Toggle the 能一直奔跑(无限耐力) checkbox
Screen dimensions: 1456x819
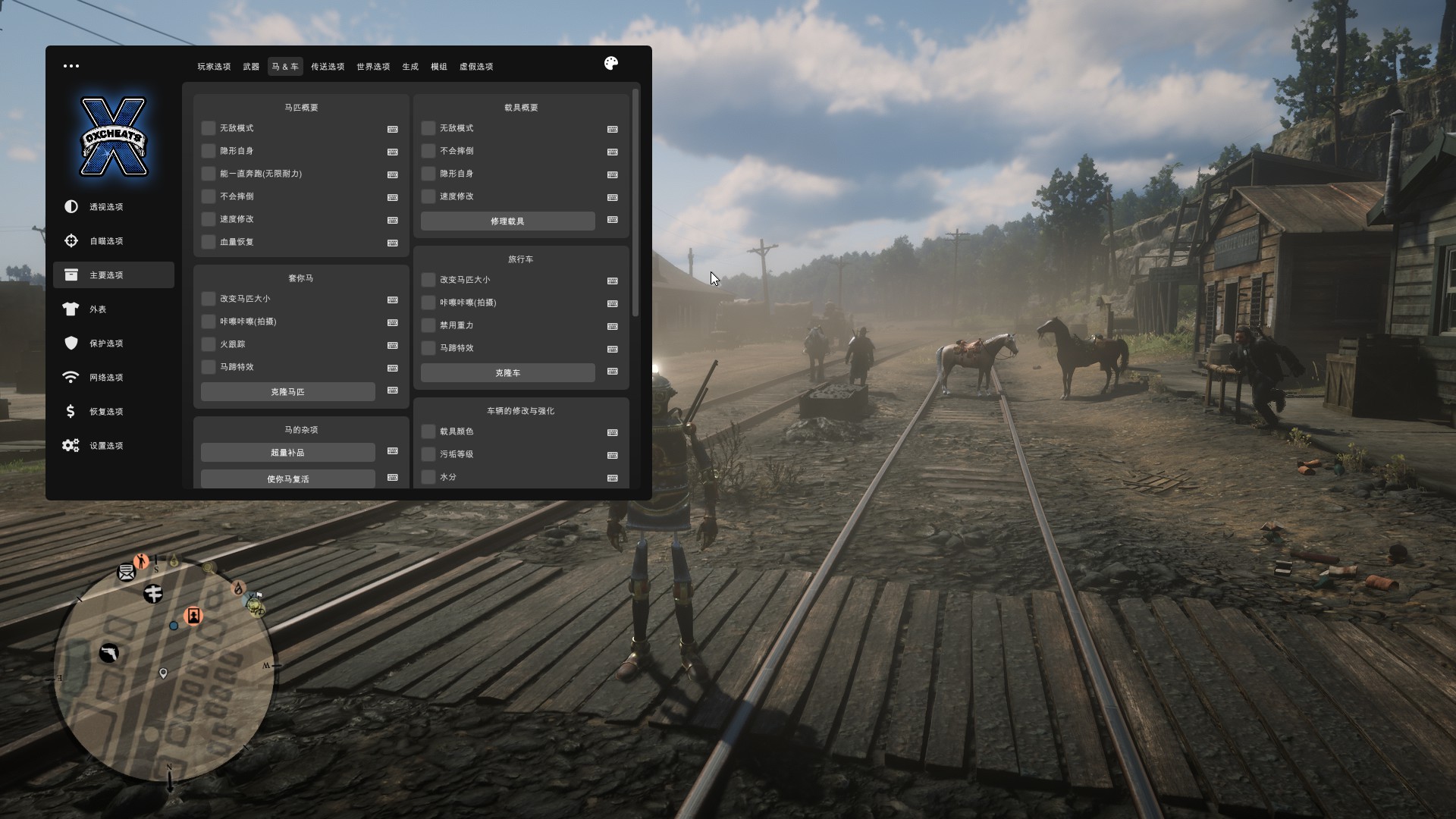click(209, 174)
